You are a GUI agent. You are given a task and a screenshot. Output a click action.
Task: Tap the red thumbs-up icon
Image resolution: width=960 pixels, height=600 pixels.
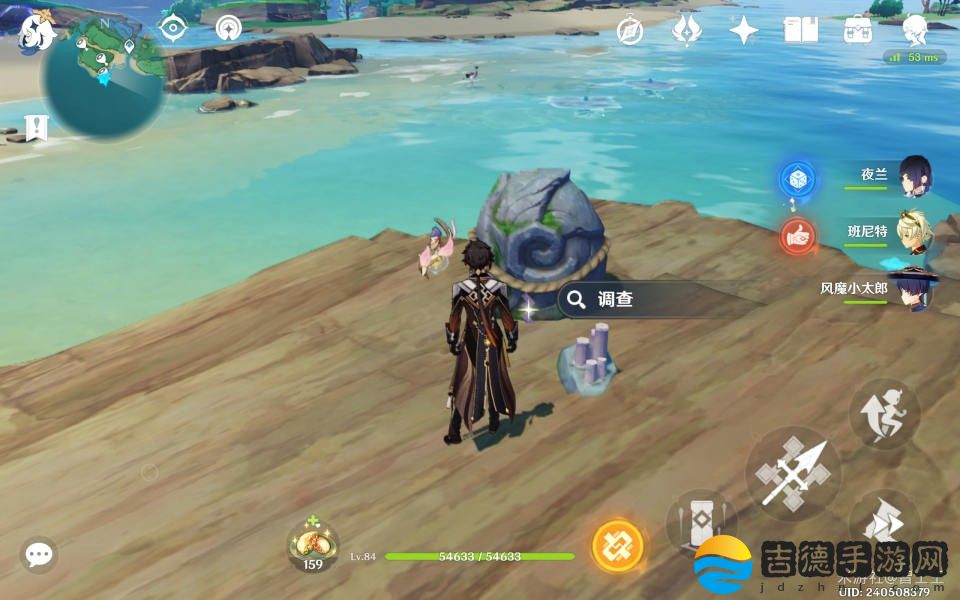pyautogui.click(x=798, y=236)
